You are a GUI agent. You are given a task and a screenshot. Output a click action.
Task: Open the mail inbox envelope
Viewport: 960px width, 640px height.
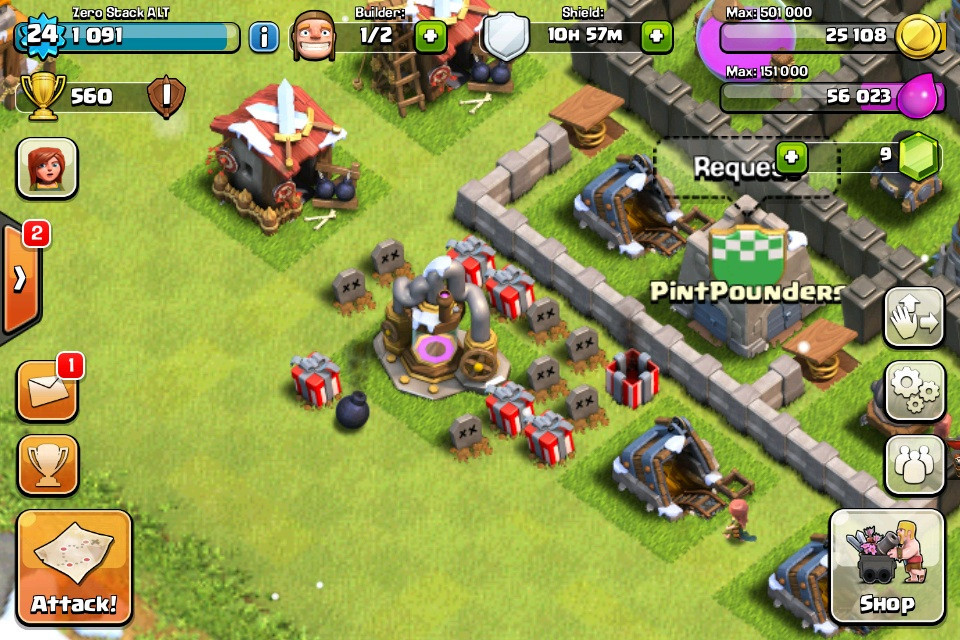pyautogui.click(x=47, y=390)
